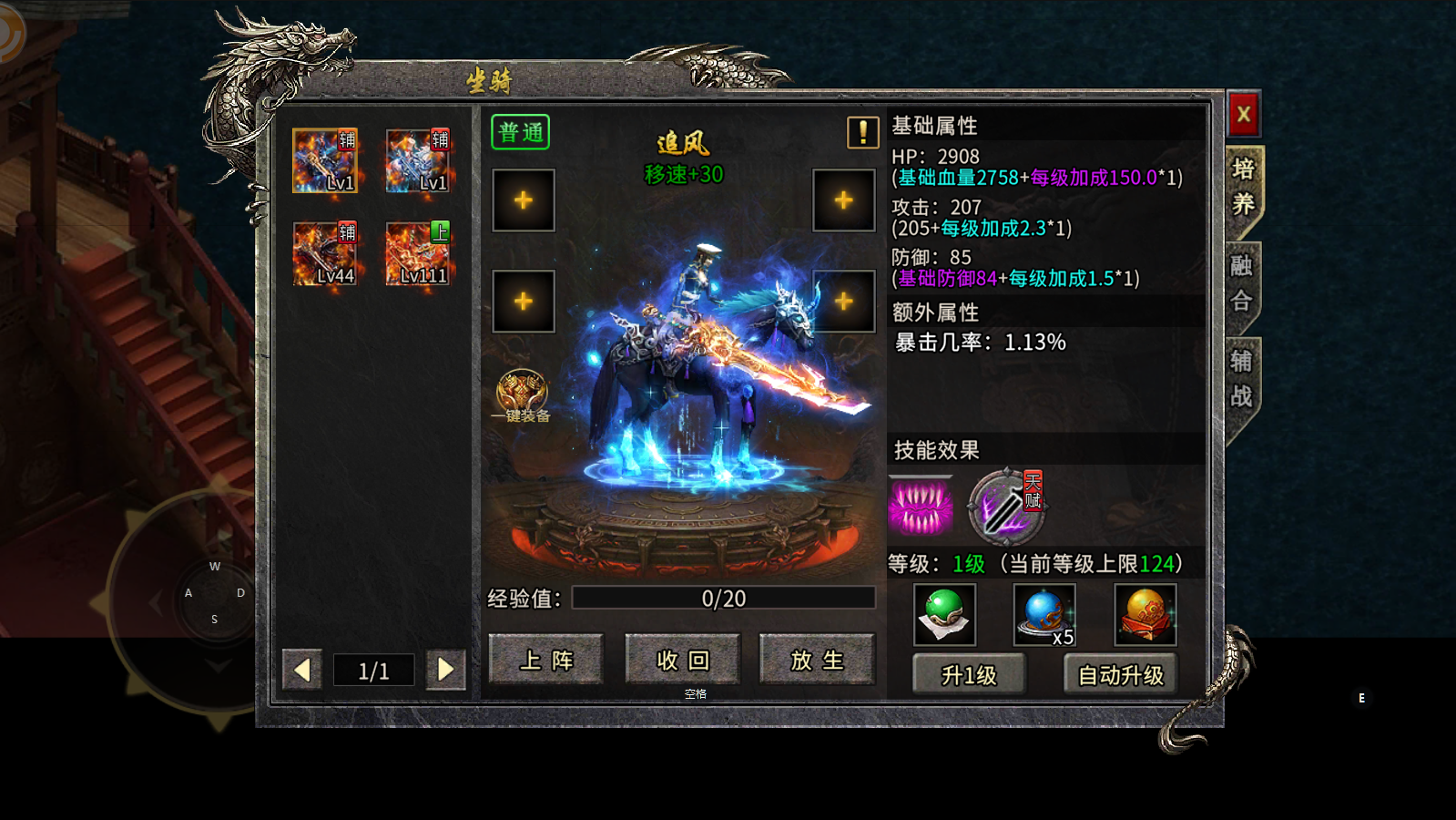Go to the previous mount page
Screen dimensions: 1456x820
tap(302, 671)
